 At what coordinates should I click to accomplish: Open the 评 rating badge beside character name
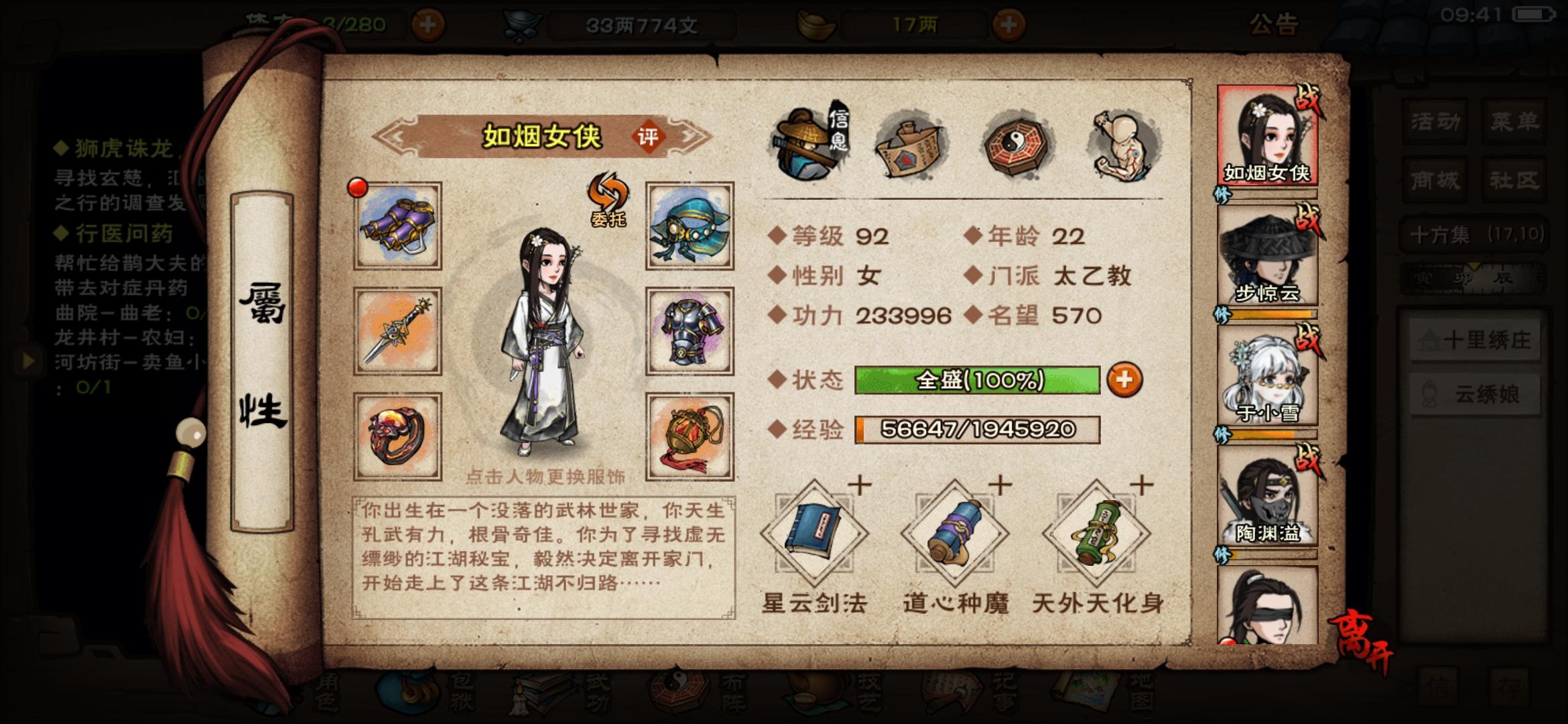pyautogui.click(x=651, y=135)
